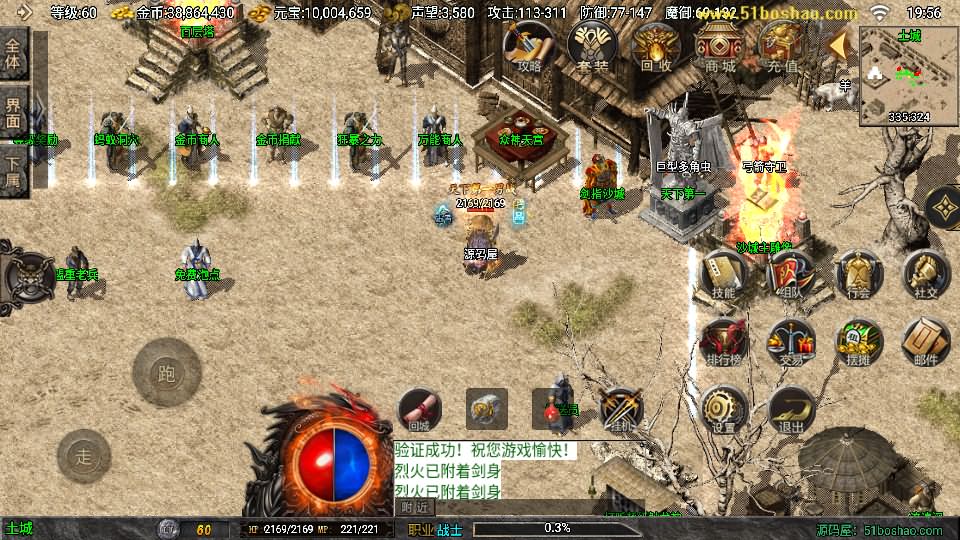The image size is (960, 540).
Task: Show the 排行榜 ranking board
Action: click(x=723, y=342)
